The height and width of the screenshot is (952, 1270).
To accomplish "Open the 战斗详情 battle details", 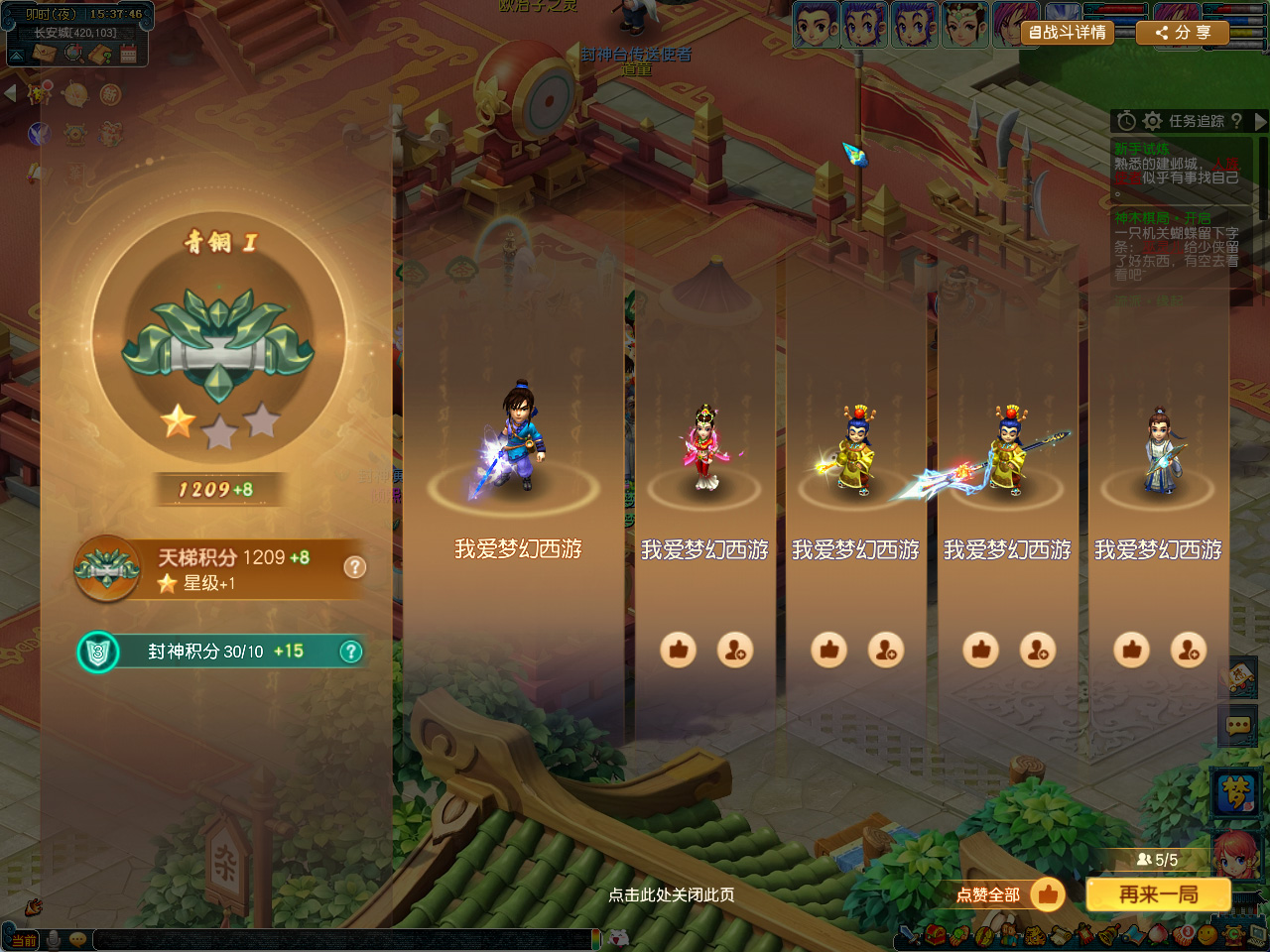I will (1068, 33).
